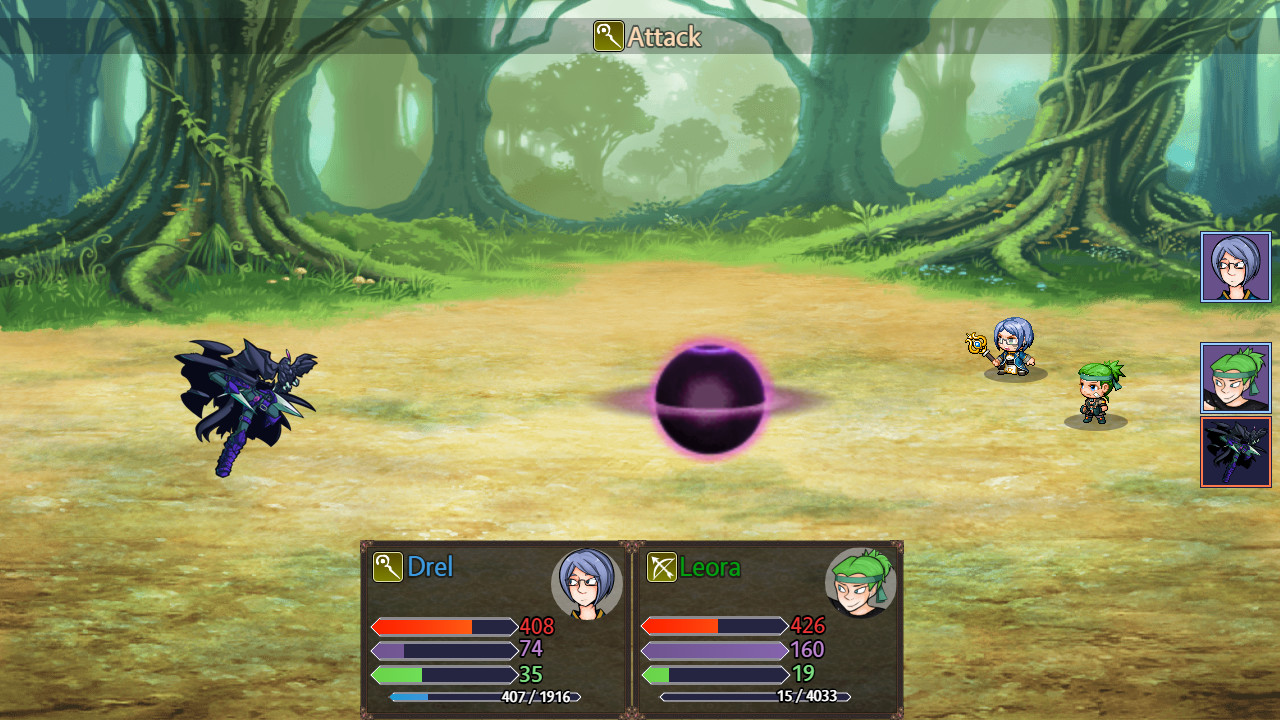Choose Leora's status panel
The height and width of the screenshot is (720, 1280).
[768, 630]
